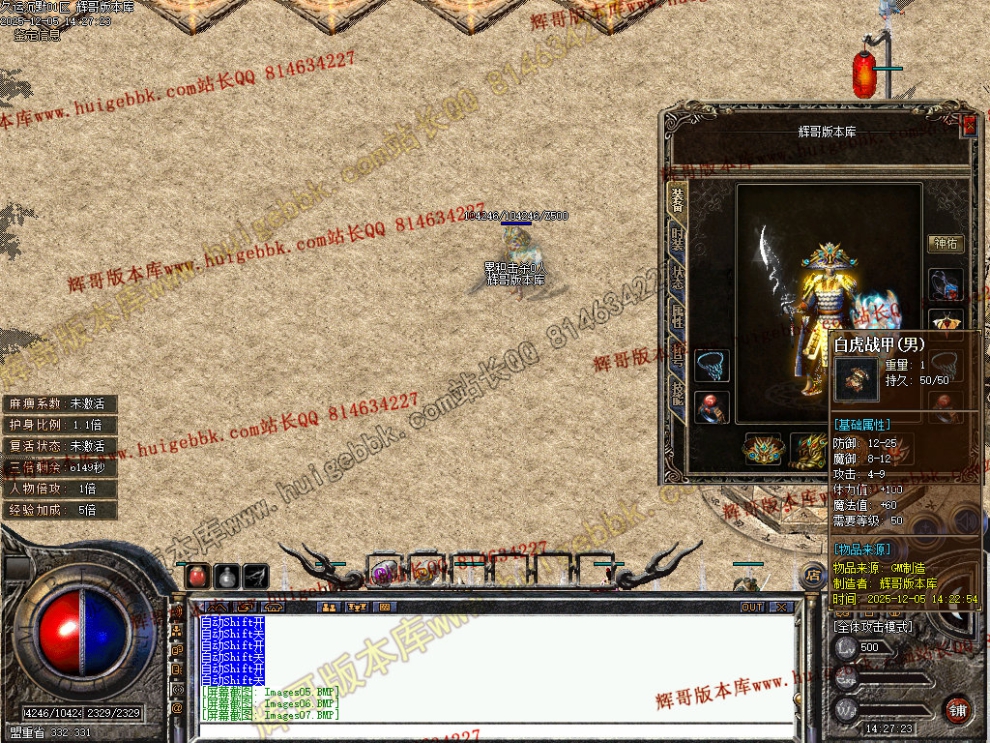Click the OUT button above chat

[752, 607]
